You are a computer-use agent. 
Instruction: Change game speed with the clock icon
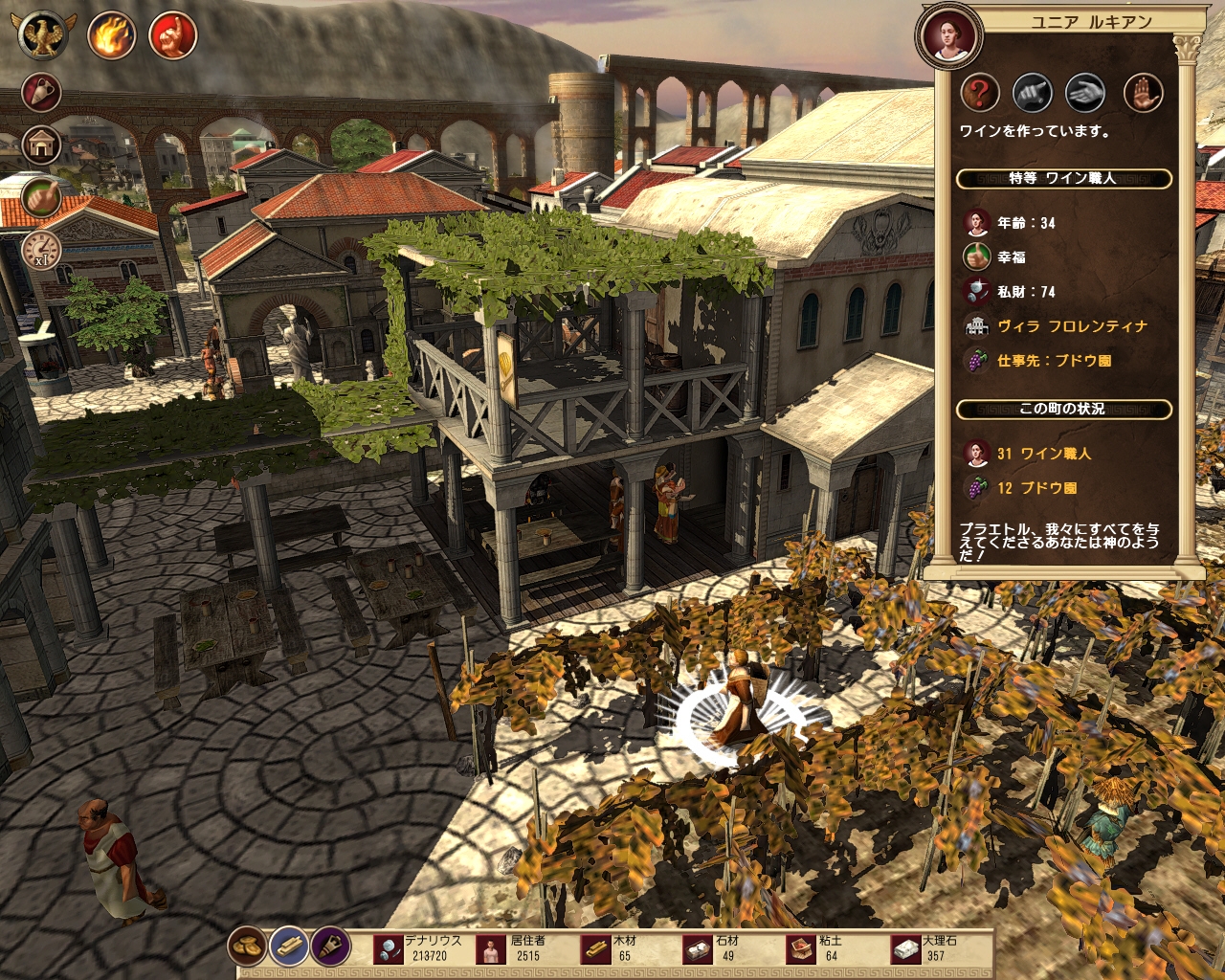41,250
